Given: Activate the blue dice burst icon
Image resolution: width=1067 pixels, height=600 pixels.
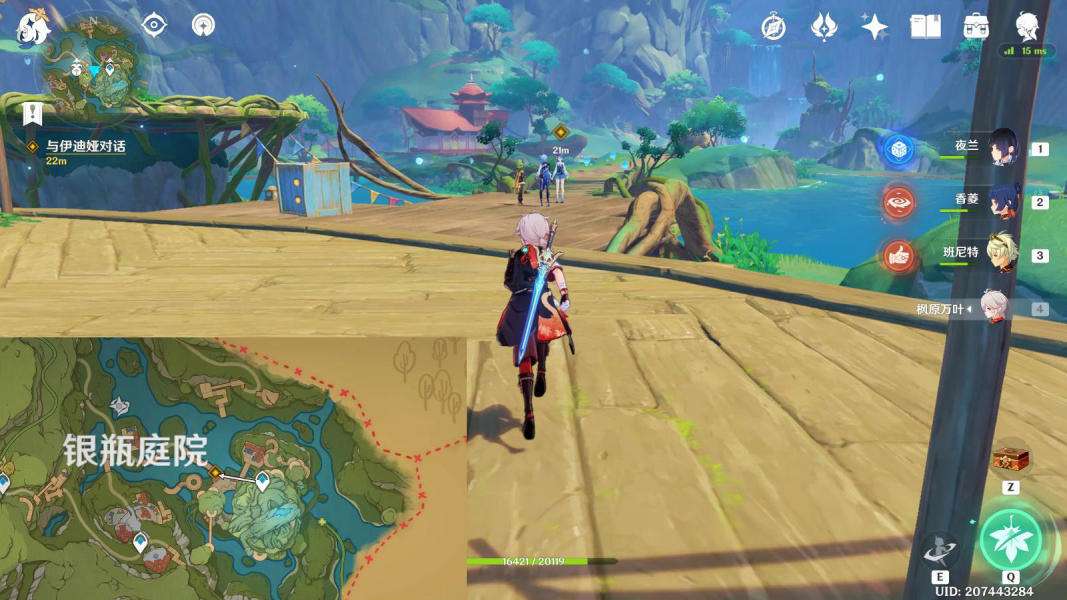Looking at the screenshot, I should coord(898,150).
